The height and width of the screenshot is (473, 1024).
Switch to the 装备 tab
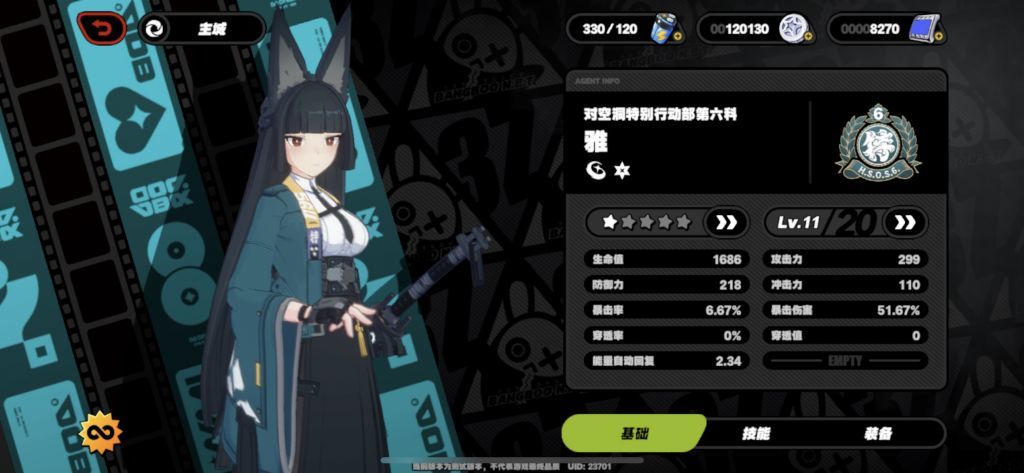pyautogui.click(x=877, y=433)
